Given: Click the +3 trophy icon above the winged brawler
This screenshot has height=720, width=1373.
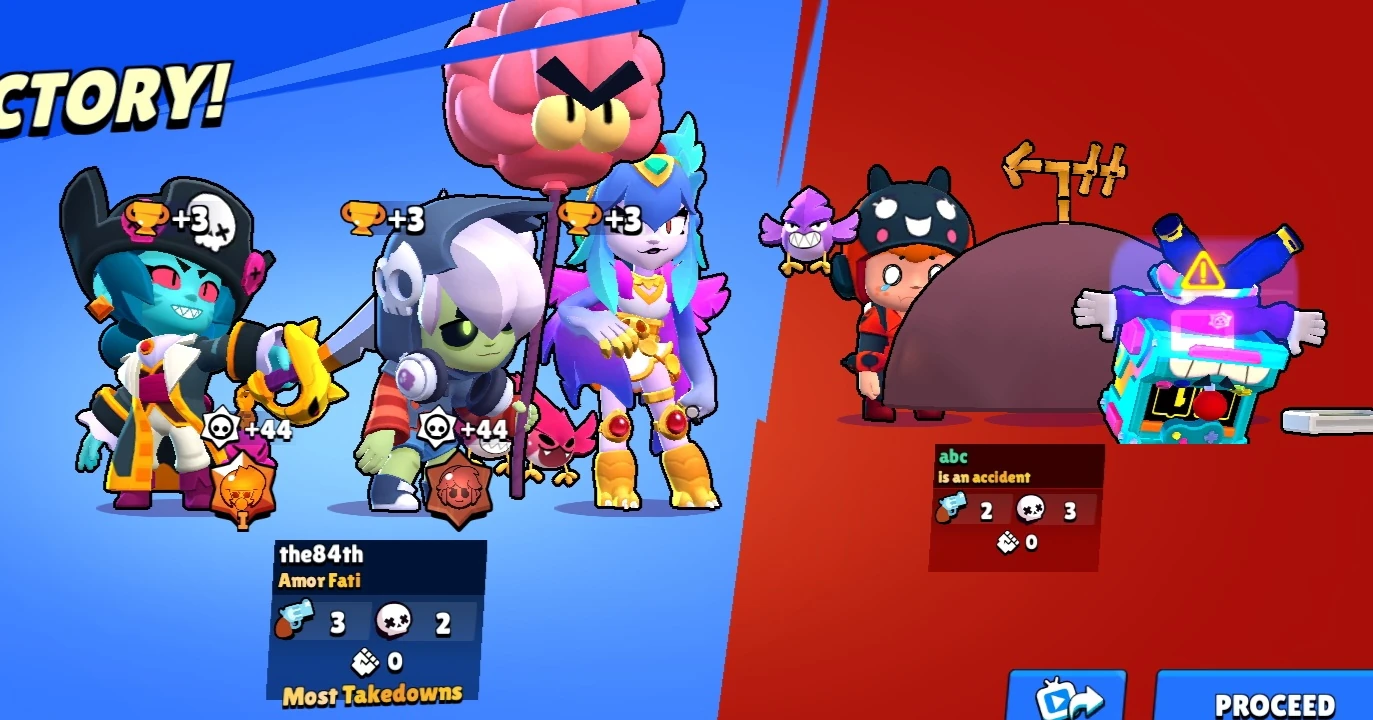Looking at the screenshot, I should pos(577,219).
